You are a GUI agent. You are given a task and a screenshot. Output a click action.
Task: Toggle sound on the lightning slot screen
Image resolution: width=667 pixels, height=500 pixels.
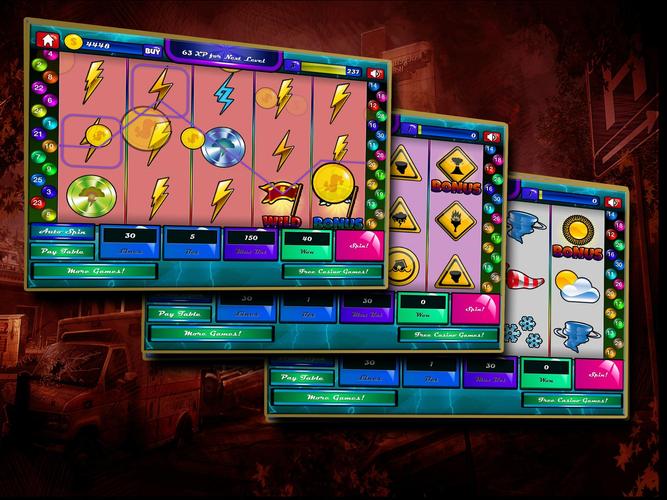point(375,73)
